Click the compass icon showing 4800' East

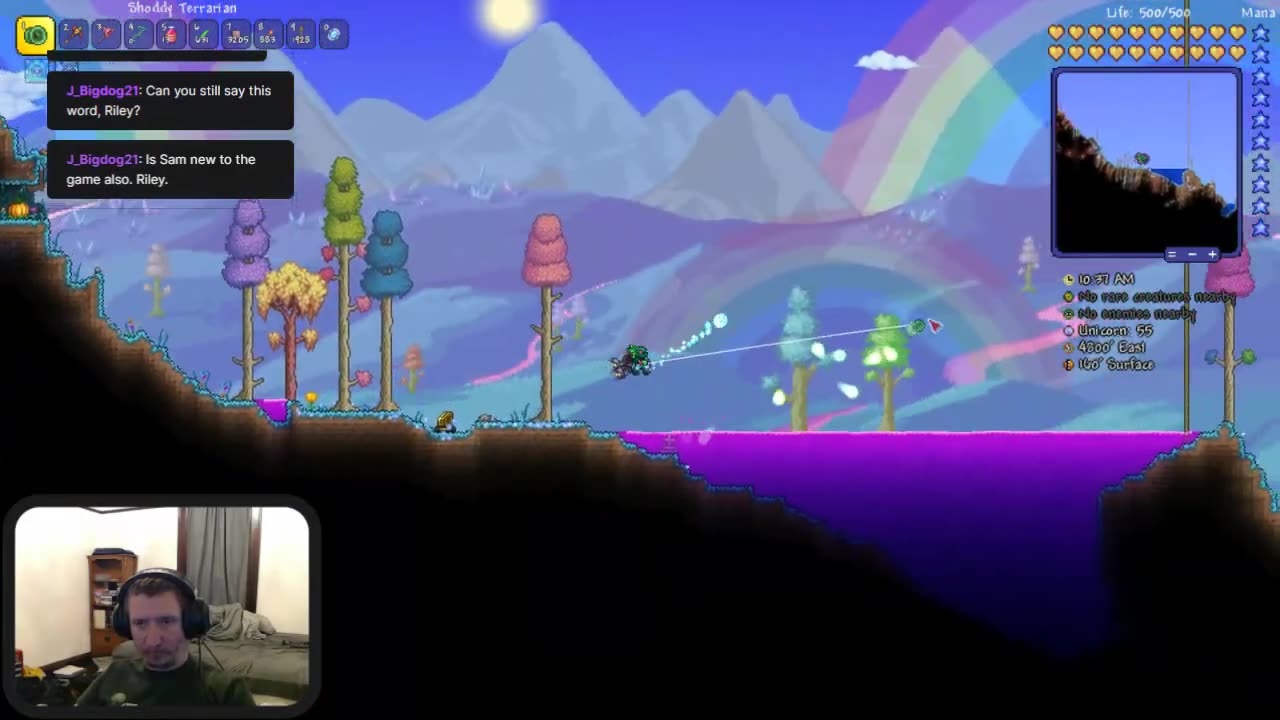click(1069, 347)
